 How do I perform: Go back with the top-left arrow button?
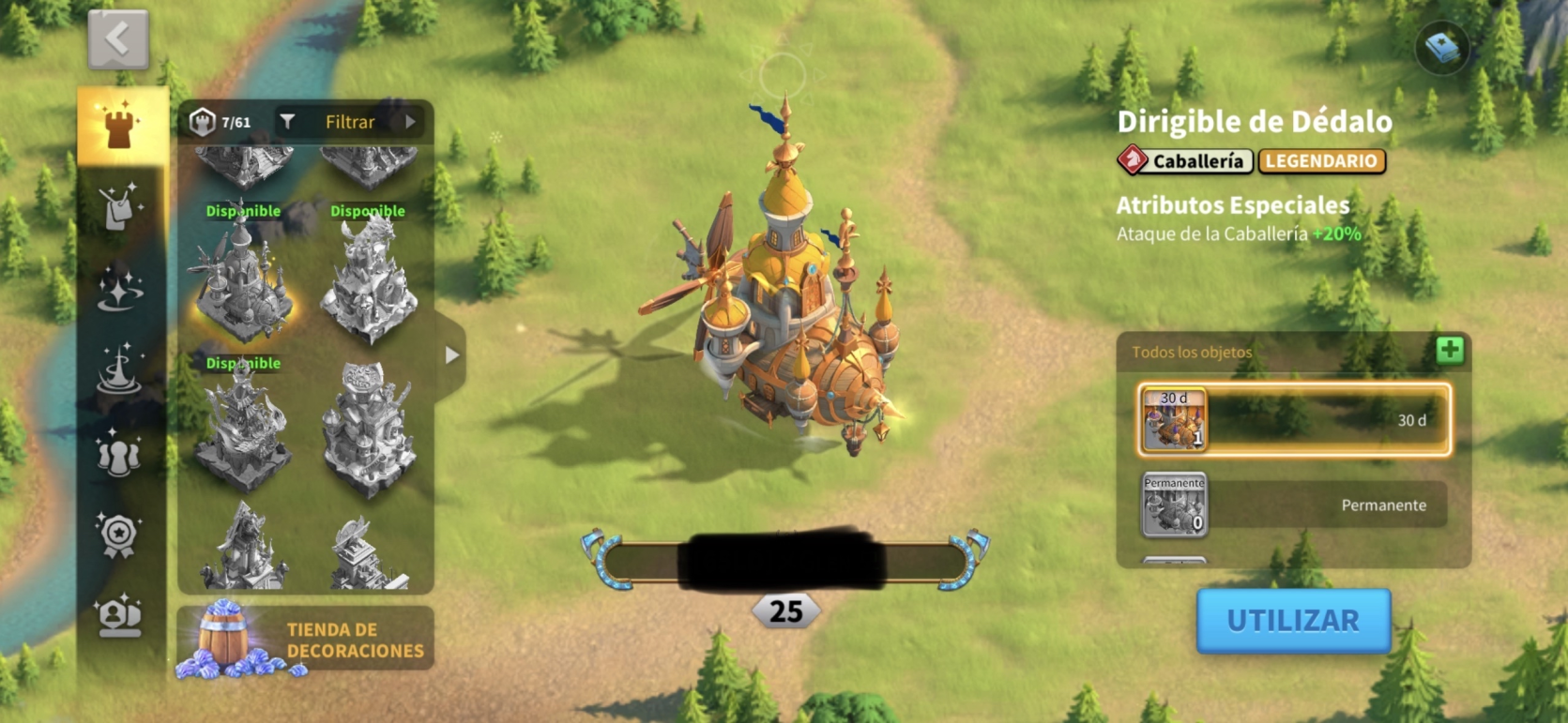tap(118, 39)
